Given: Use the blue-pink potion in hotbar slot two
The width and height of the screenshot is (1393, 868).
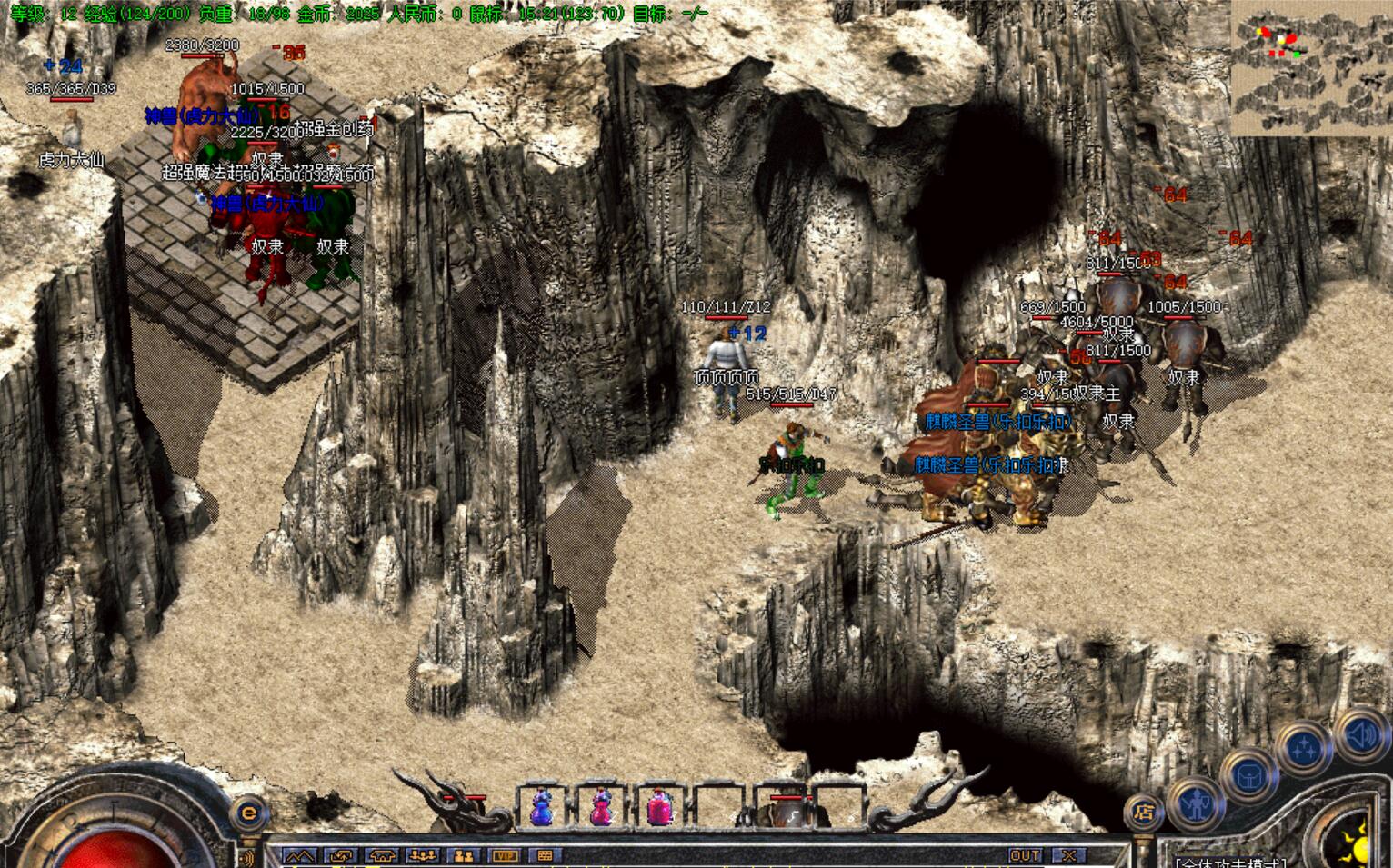Looking at the screenshot, I should pyautogui.click(x=601, y=806).
